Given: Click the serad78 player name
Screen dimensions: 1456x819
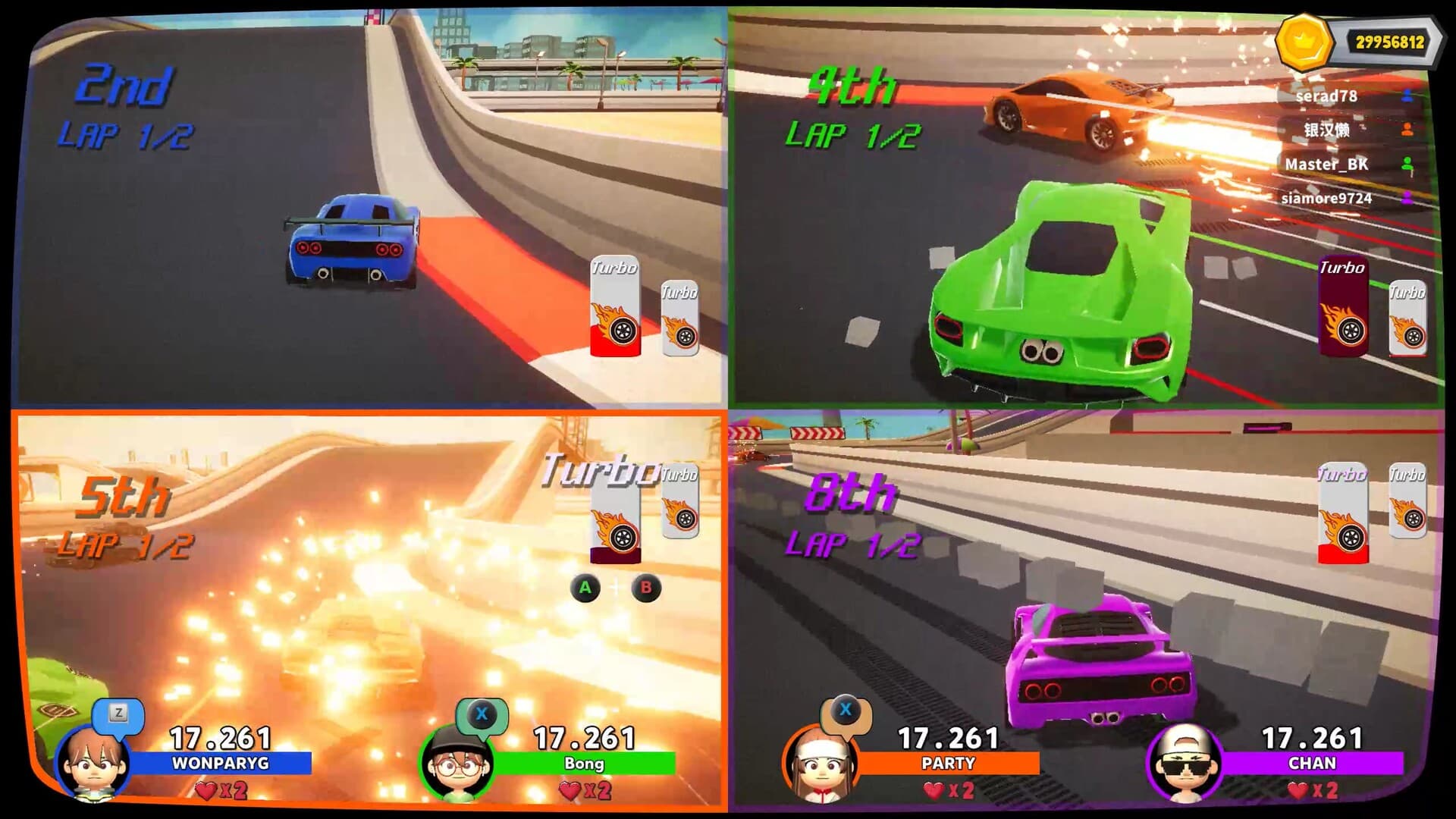Looking at the screenshot, I should 1325,97.
